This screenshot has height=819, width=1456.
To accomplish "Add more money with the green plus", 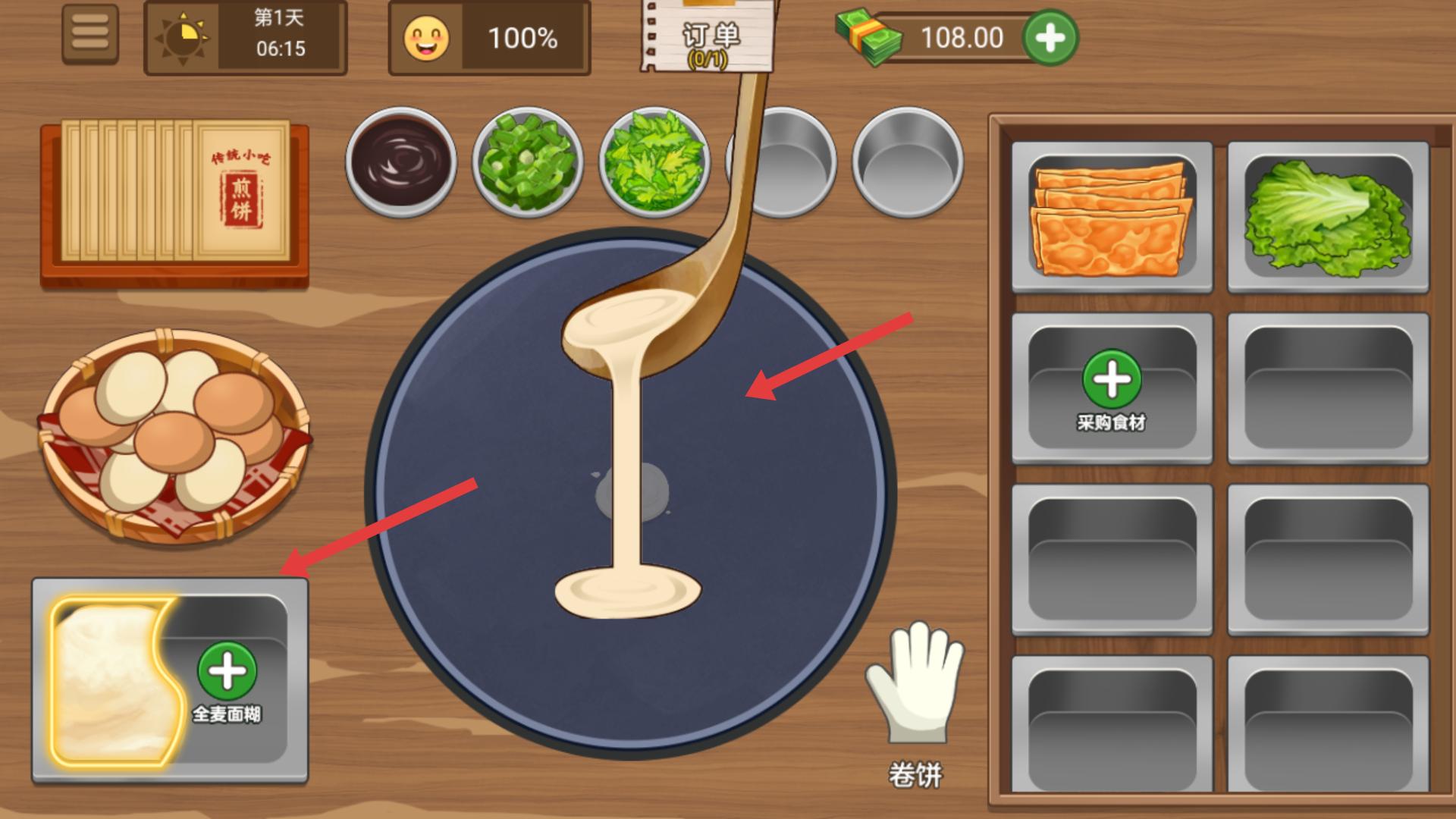I will click(x=1050, y=38).
